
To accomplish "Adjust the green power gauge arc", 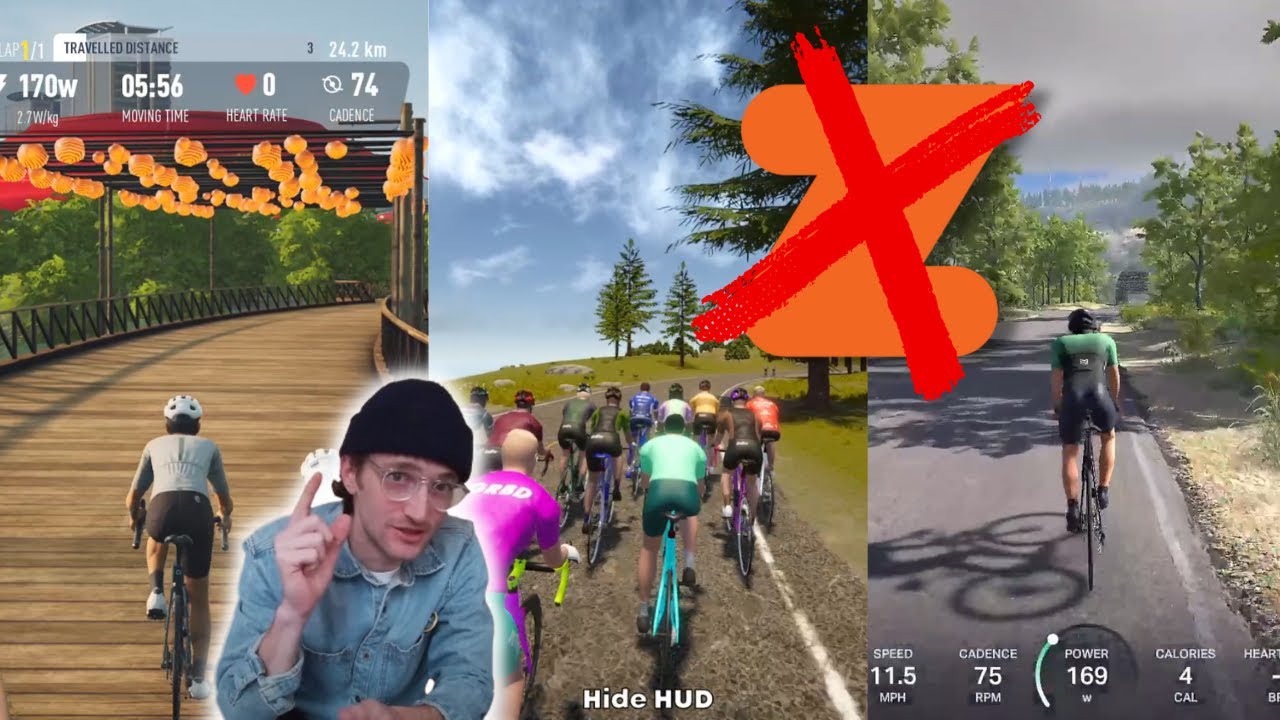I will (1044, 672).
